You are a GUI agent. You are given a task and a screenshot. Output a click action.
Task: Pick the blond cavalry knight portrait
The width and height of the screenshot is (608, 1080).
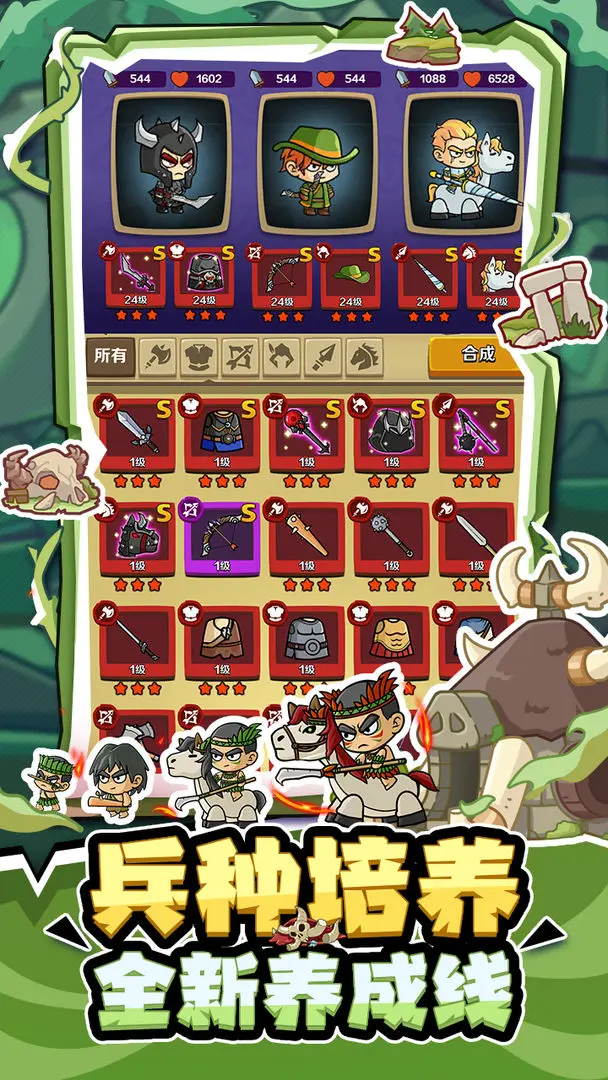(464, 164)
